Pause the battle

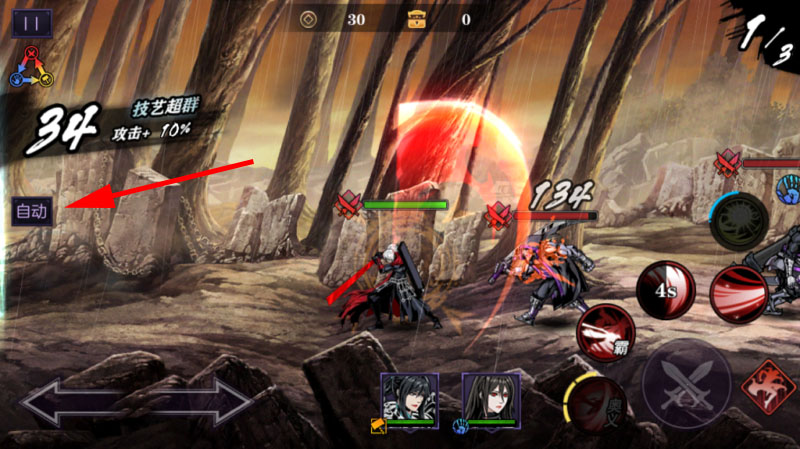[x=32, y=23]
